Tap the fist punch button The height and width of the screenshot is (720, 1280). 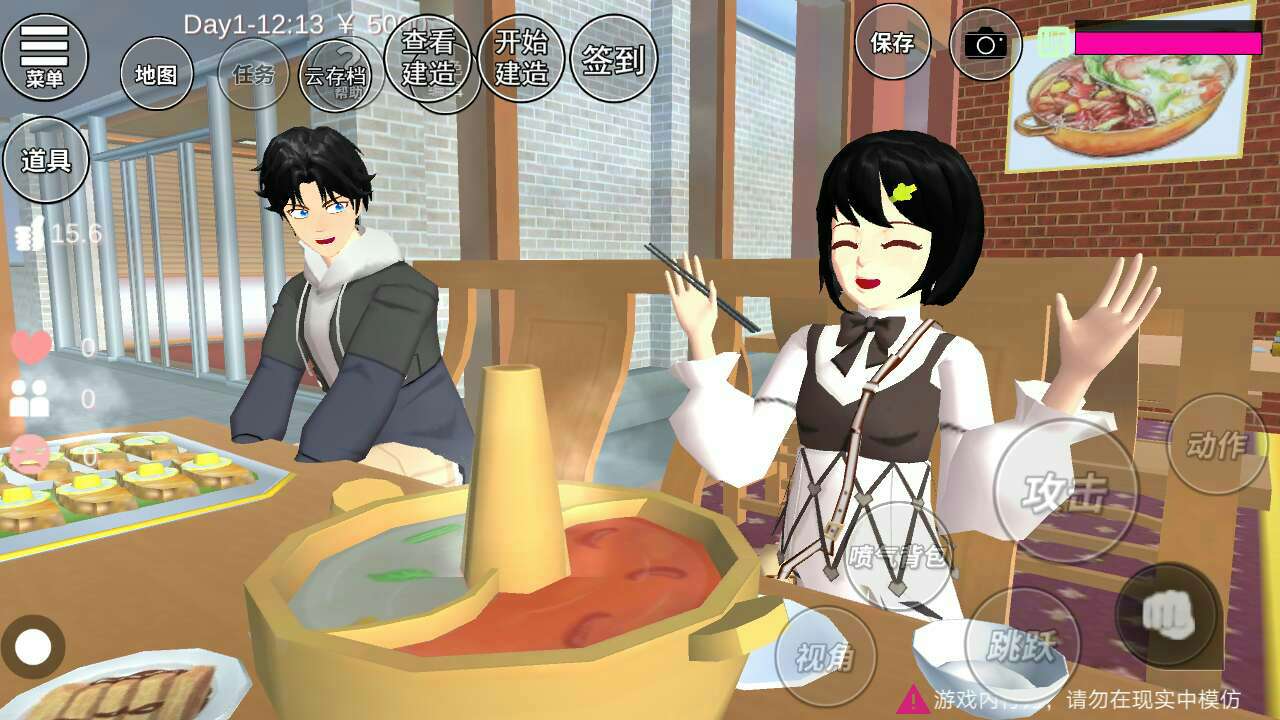click(1168, 614)
